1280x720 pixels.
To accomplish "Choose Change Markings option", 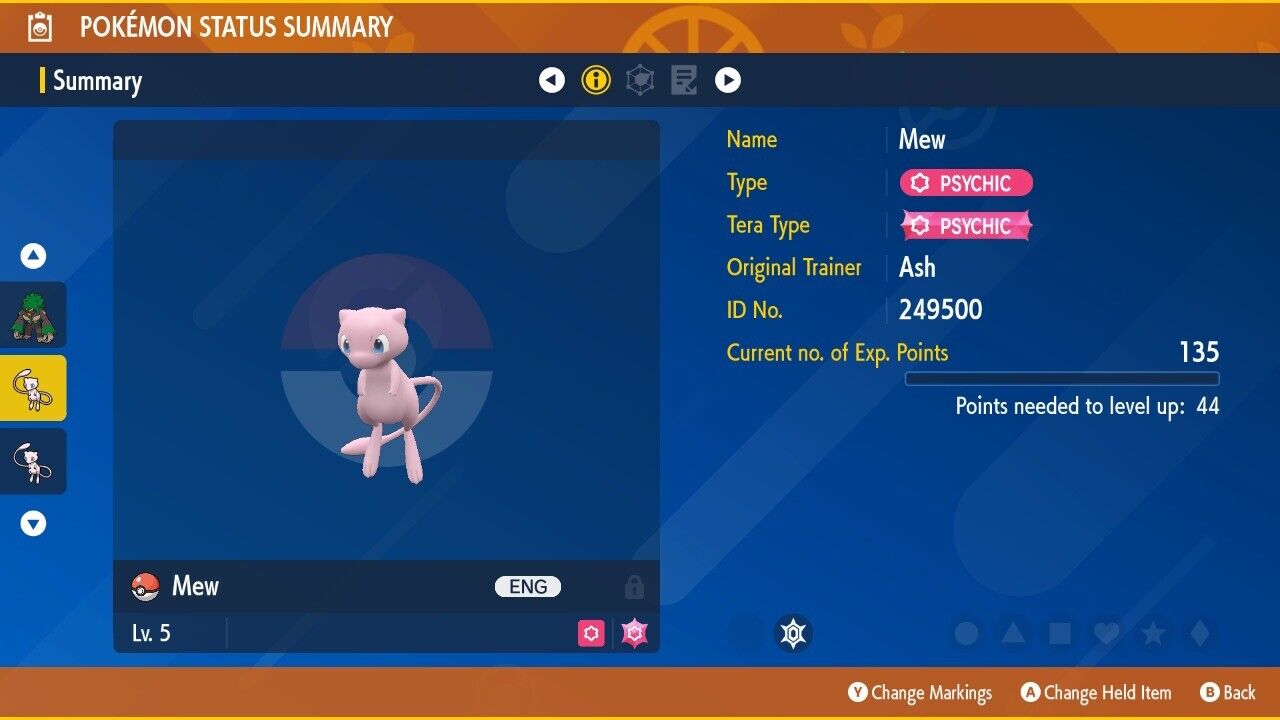I will (920, 693).
